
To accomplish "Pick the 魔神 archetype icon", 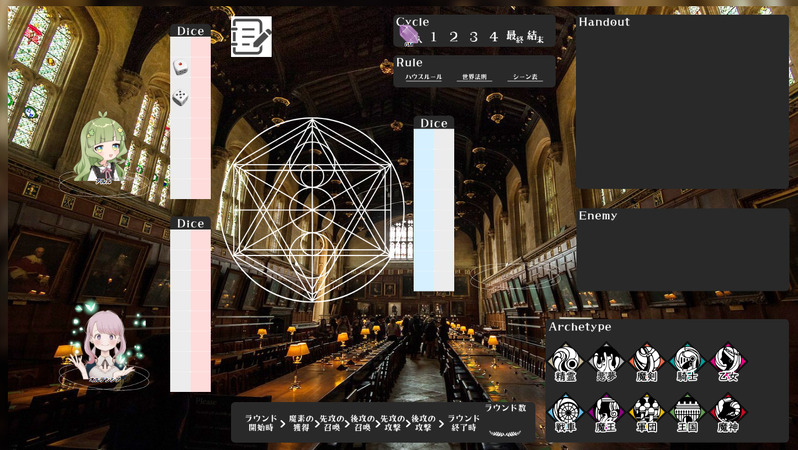I will point(728,412).
